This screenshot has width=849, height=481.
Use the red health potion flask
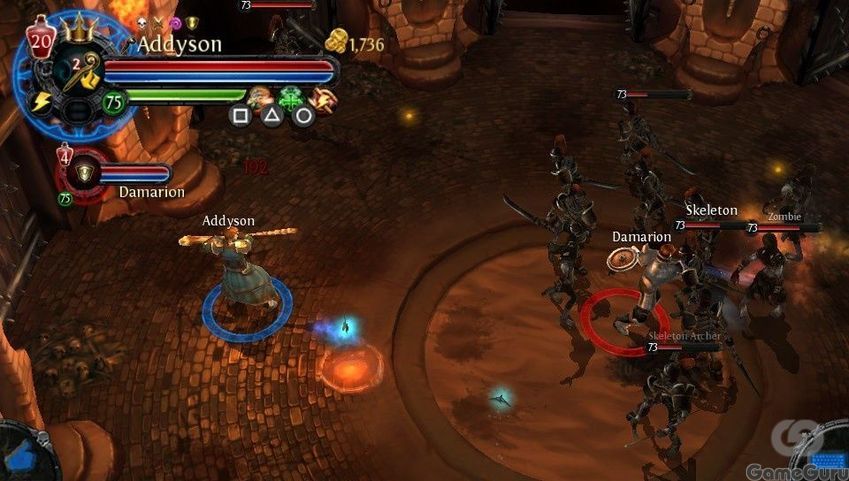point(40,40)
